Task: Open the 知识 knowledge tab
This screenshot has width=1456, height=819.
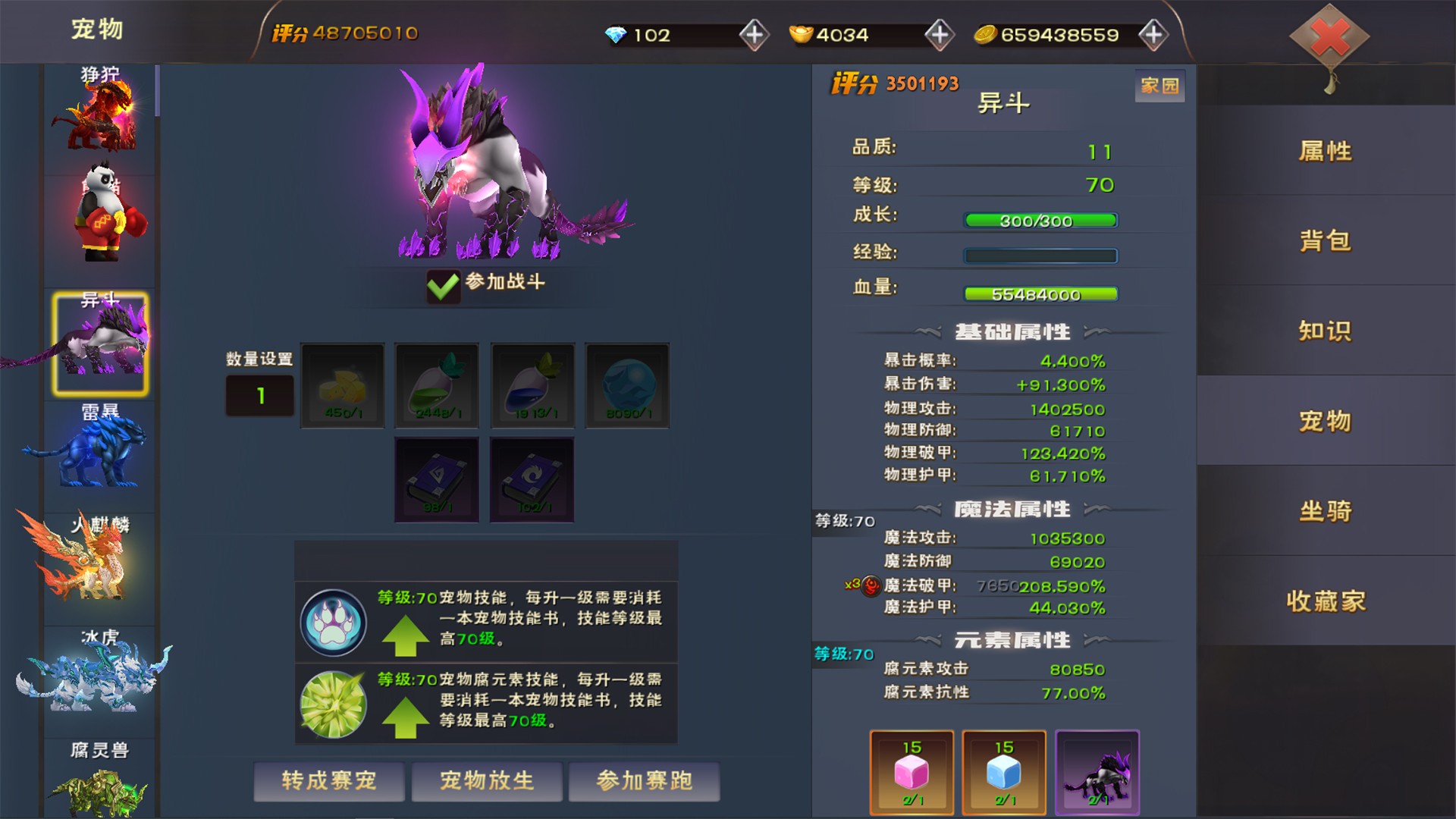Action: [1325, 331]
